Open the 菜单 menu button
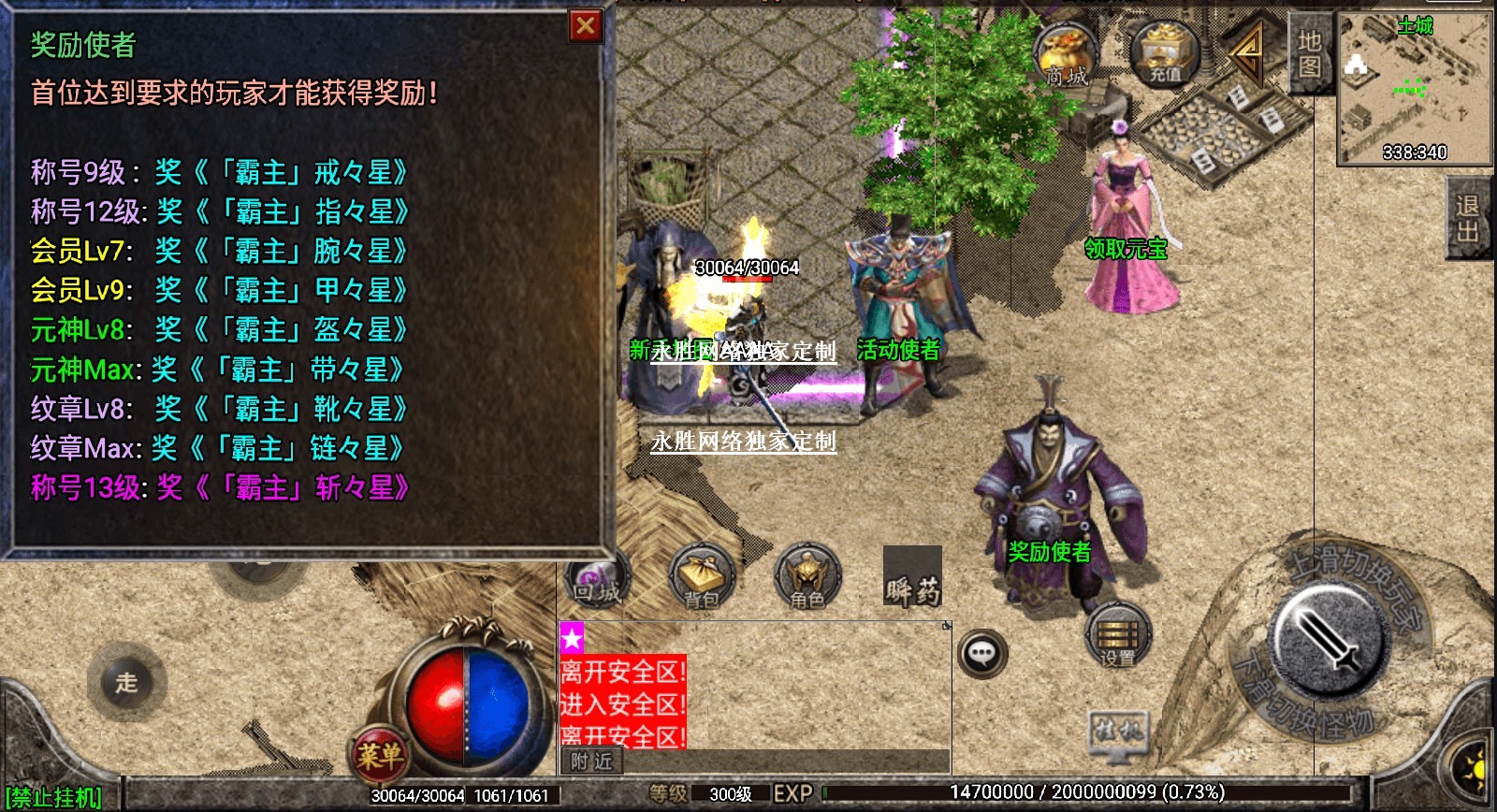This screenshot has width=1497, height=812. pyautogui.click(x=379, y=754)
